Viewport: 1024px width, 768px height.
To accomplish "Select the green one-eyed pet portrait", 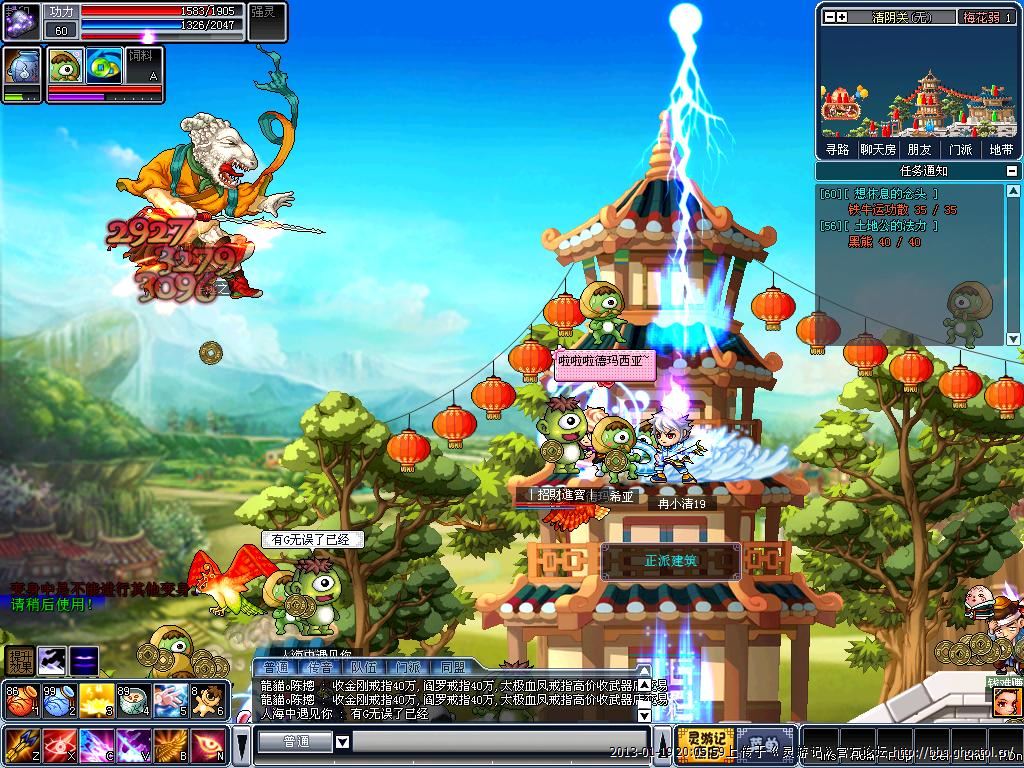I will point(66,66).
